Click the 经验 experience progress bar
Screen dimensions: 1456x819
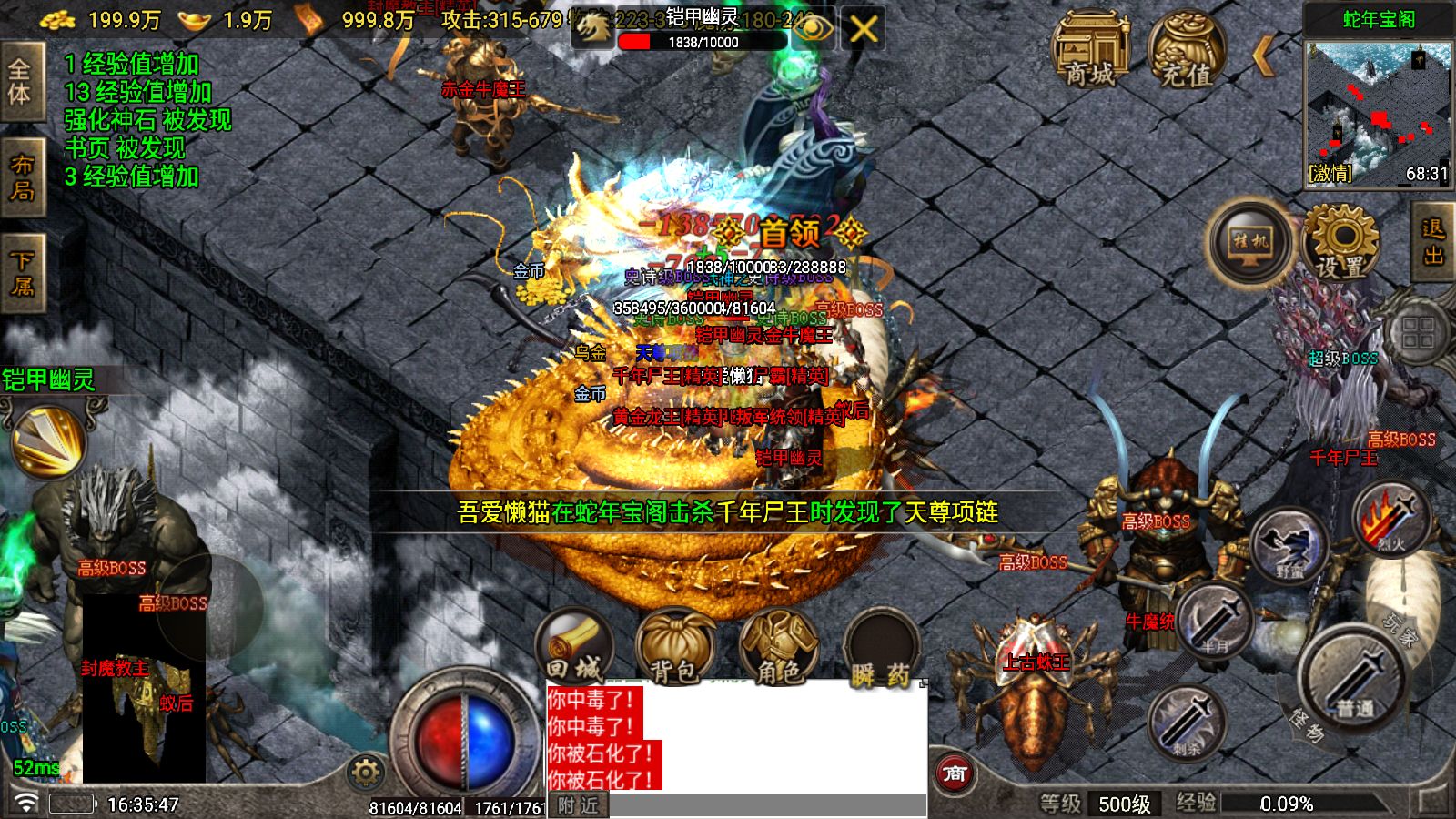1283,803
